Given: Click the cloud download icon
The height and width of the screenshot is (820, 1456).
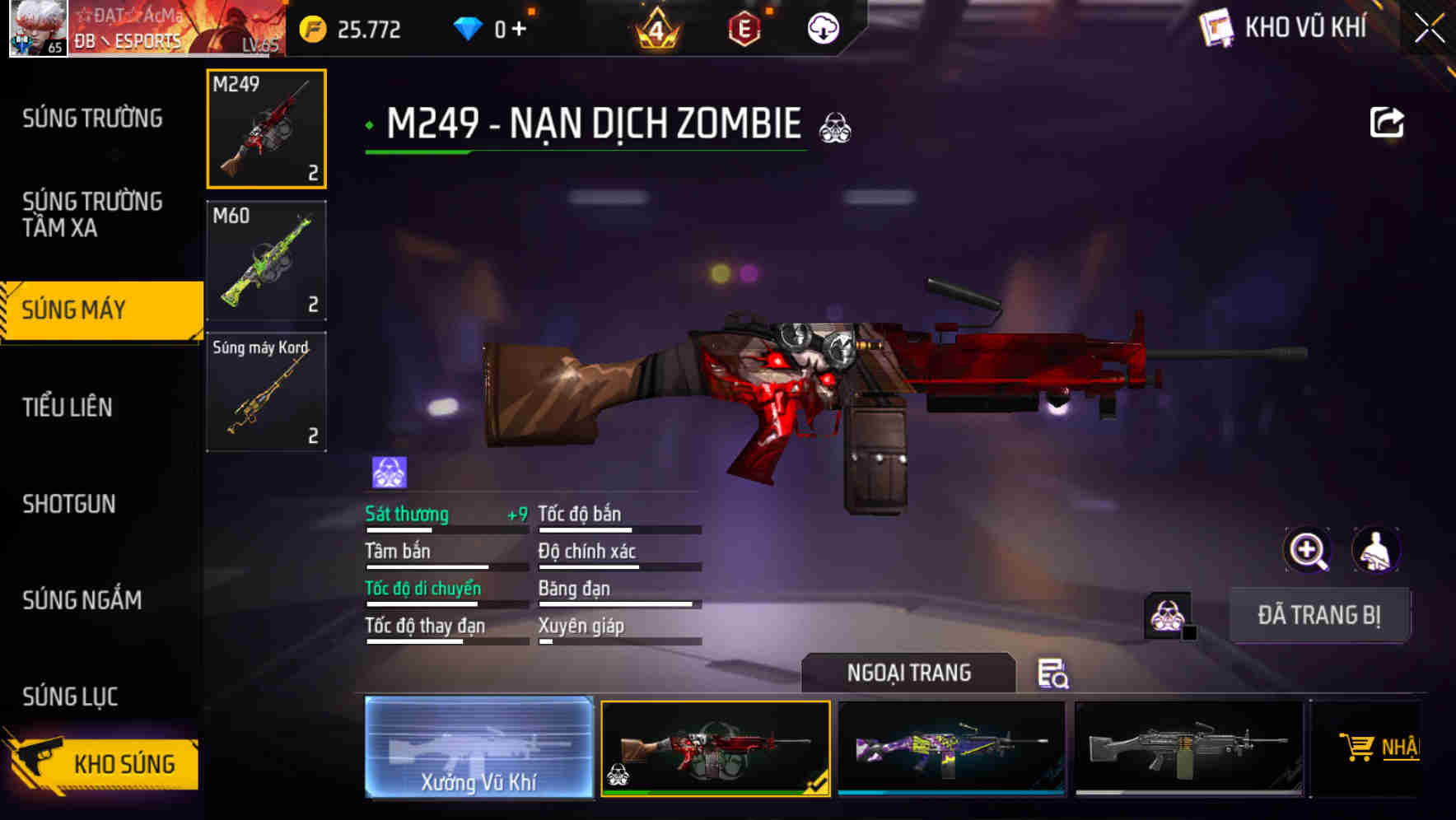Looking at the screenshot, I should point(821,29).
